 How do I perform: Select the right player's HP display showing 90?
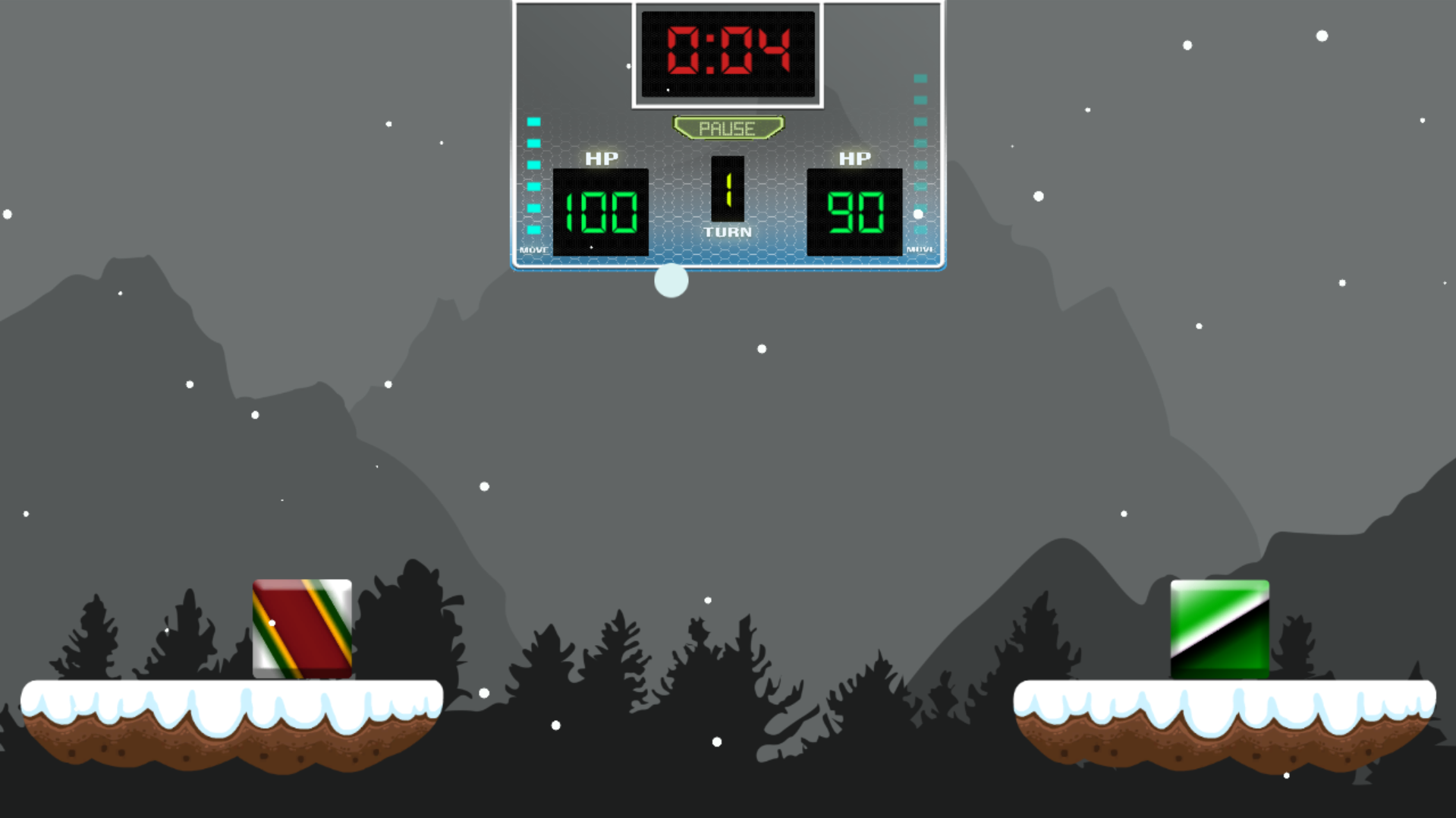[854, 212]
